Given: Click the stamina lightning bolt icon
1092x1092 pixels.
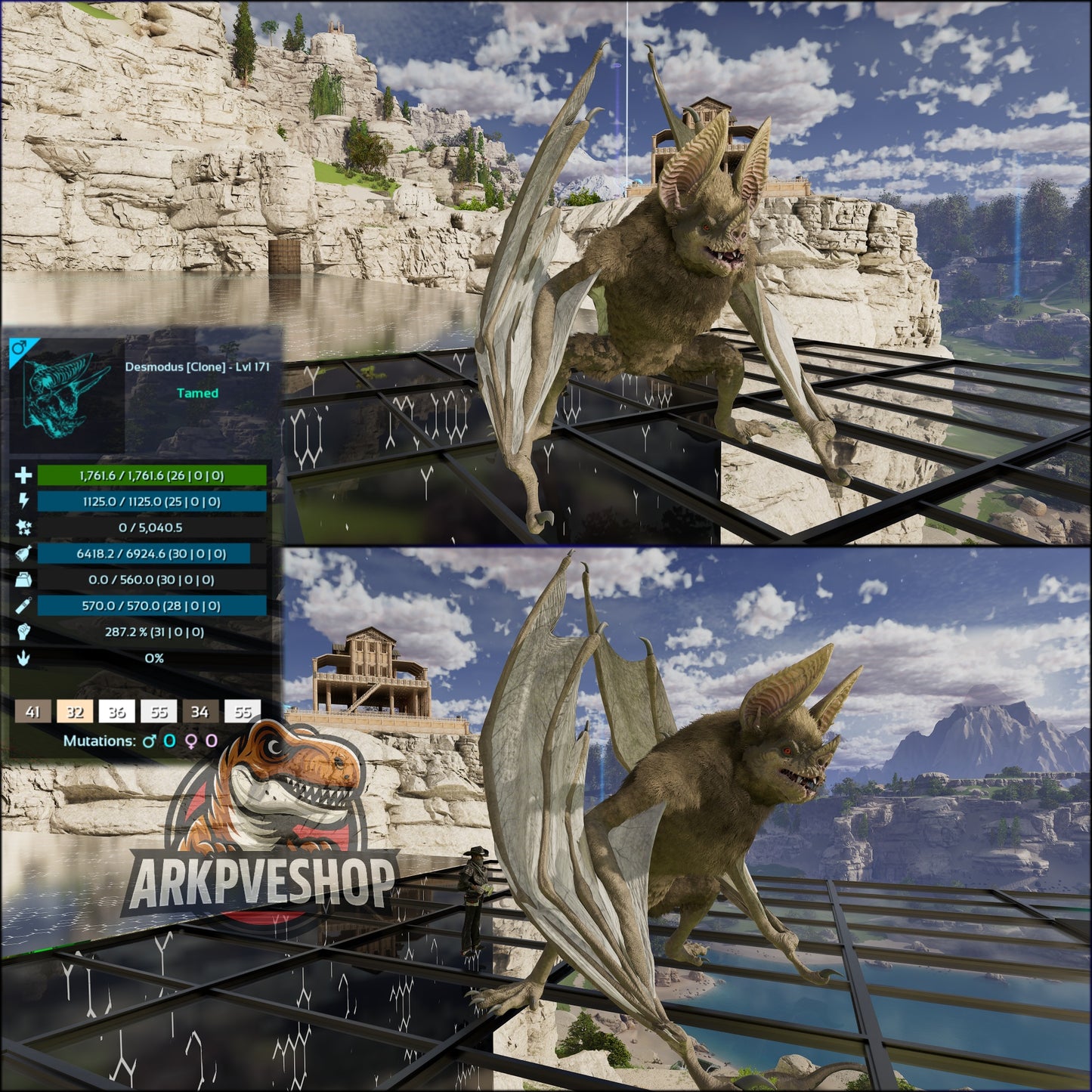Looking at the screenshot, I should pyautogui.click(x=23, y=501).
